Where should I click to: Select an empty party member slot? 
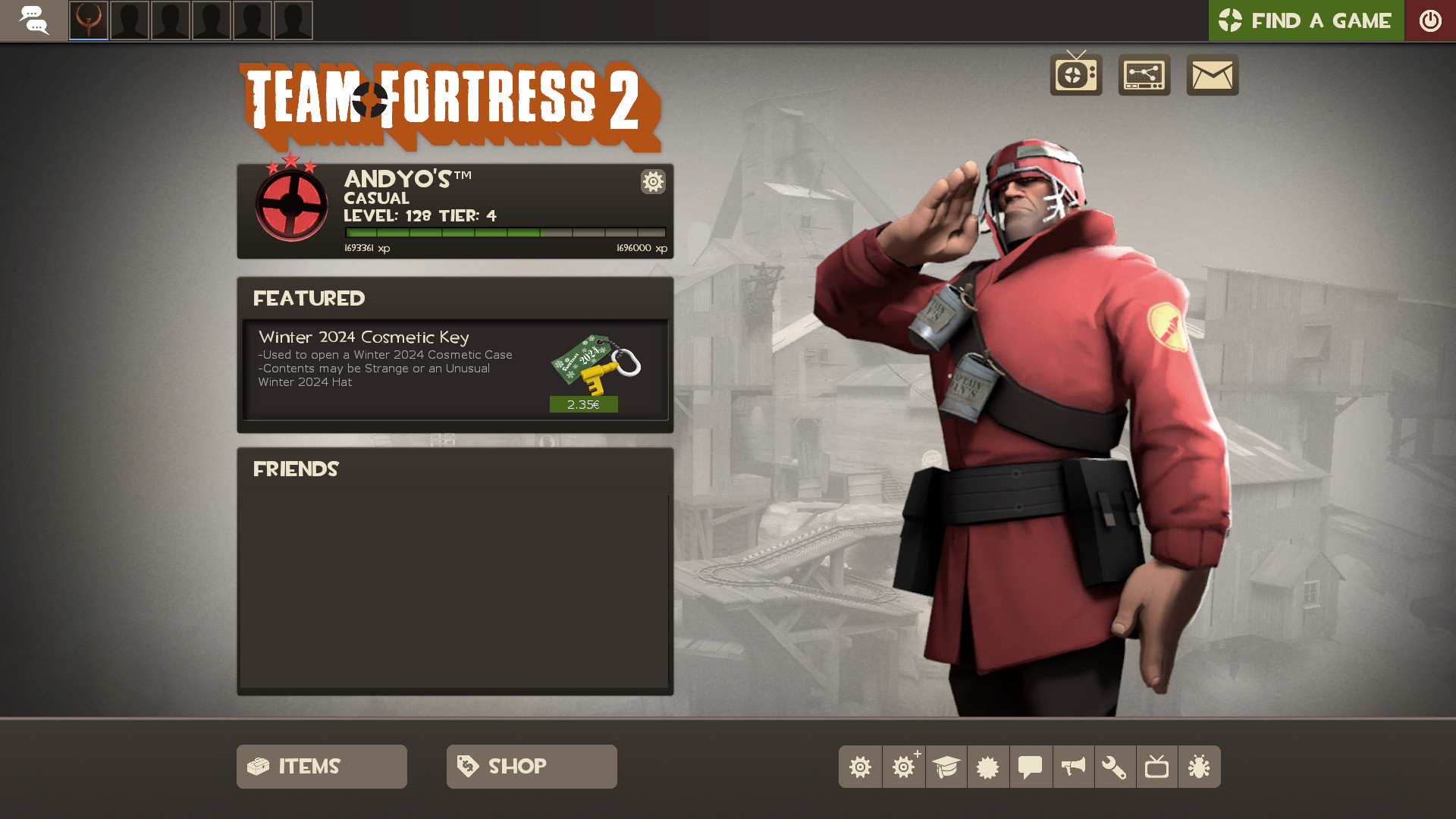130,20
